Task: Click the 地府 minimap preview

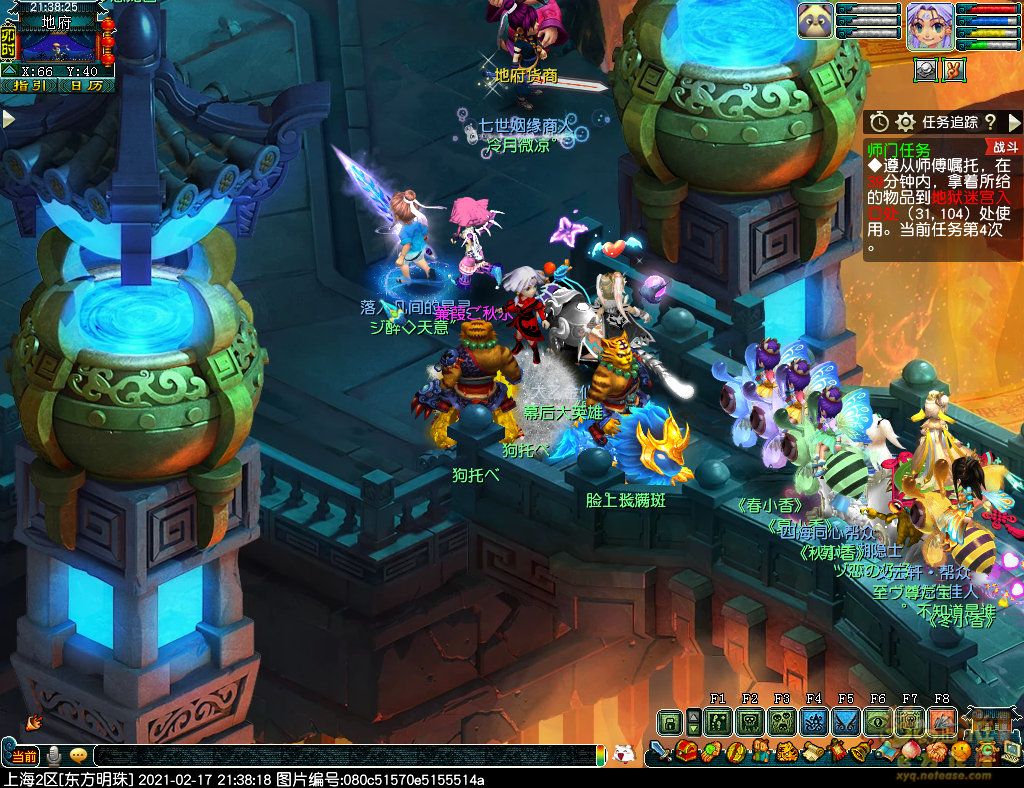Action: [58, 45]
